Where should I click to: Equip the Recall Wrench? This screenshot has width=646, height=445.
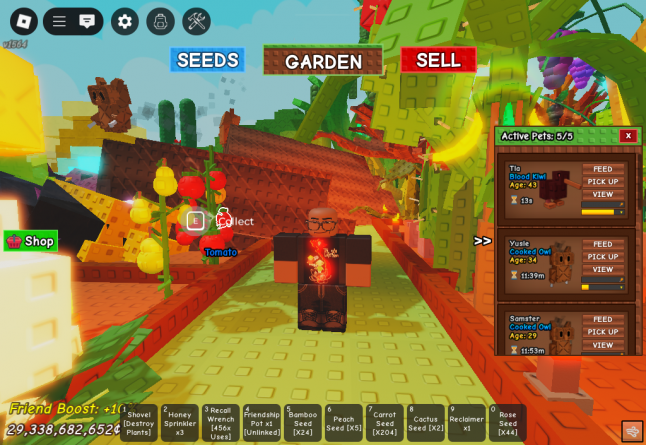pos(221,423)
